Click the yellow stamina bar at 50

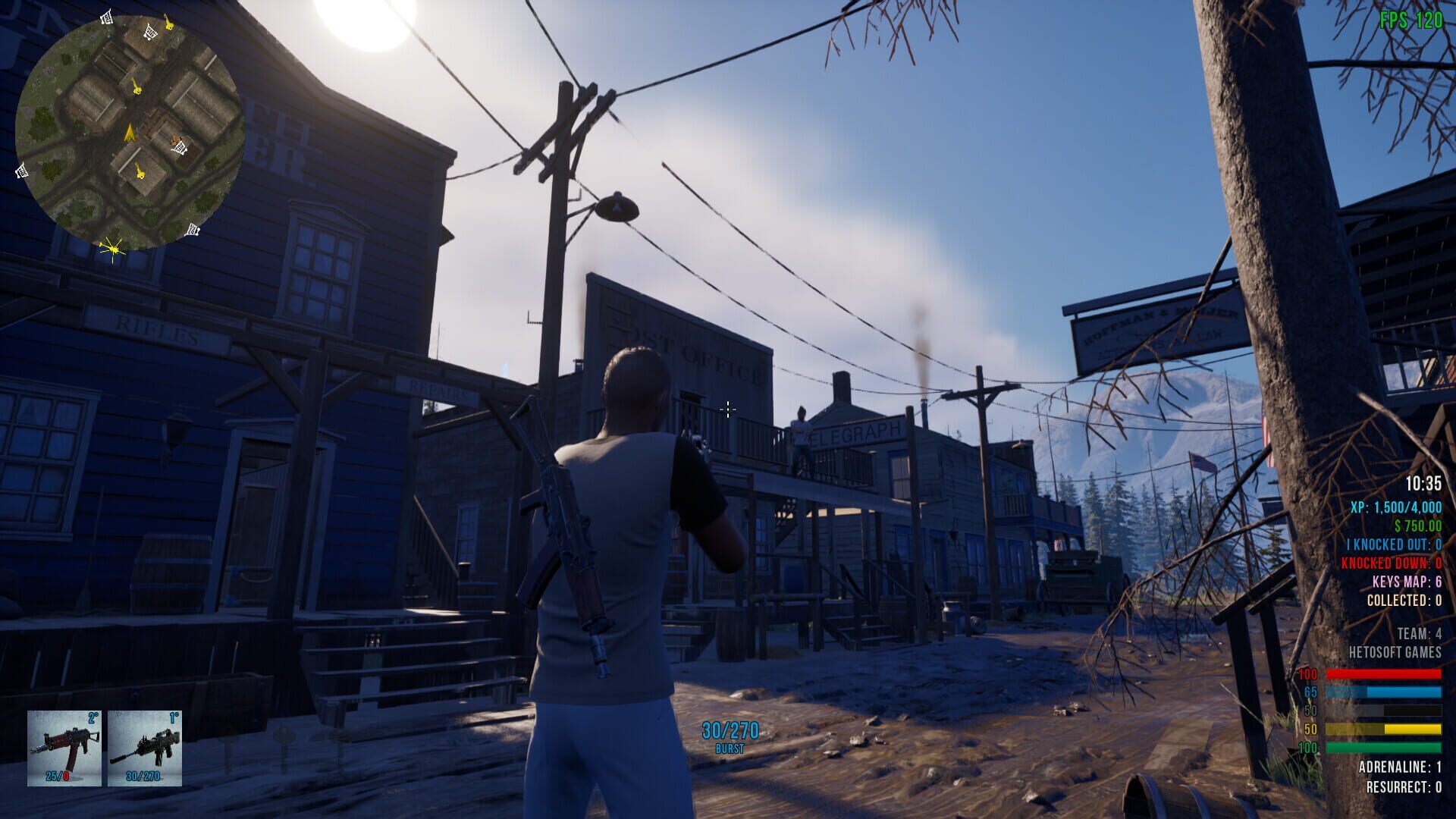[1384, 727]
